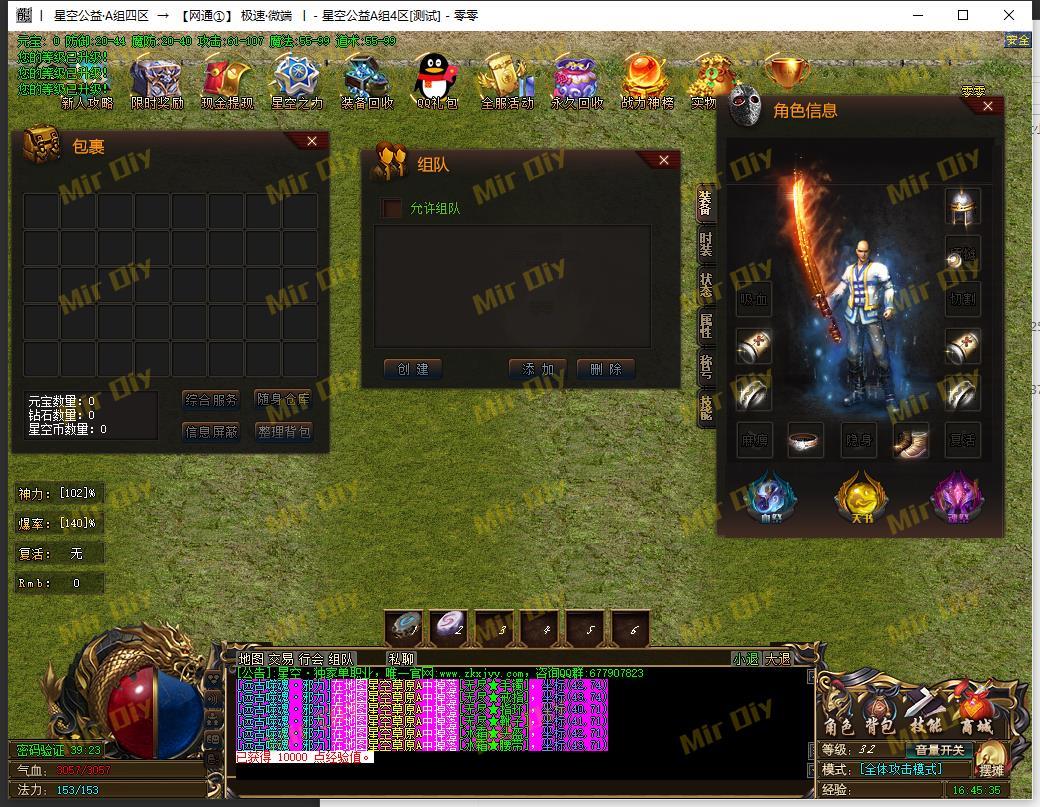
Task: Close the 组队 party window
Action: coord(664,160)
